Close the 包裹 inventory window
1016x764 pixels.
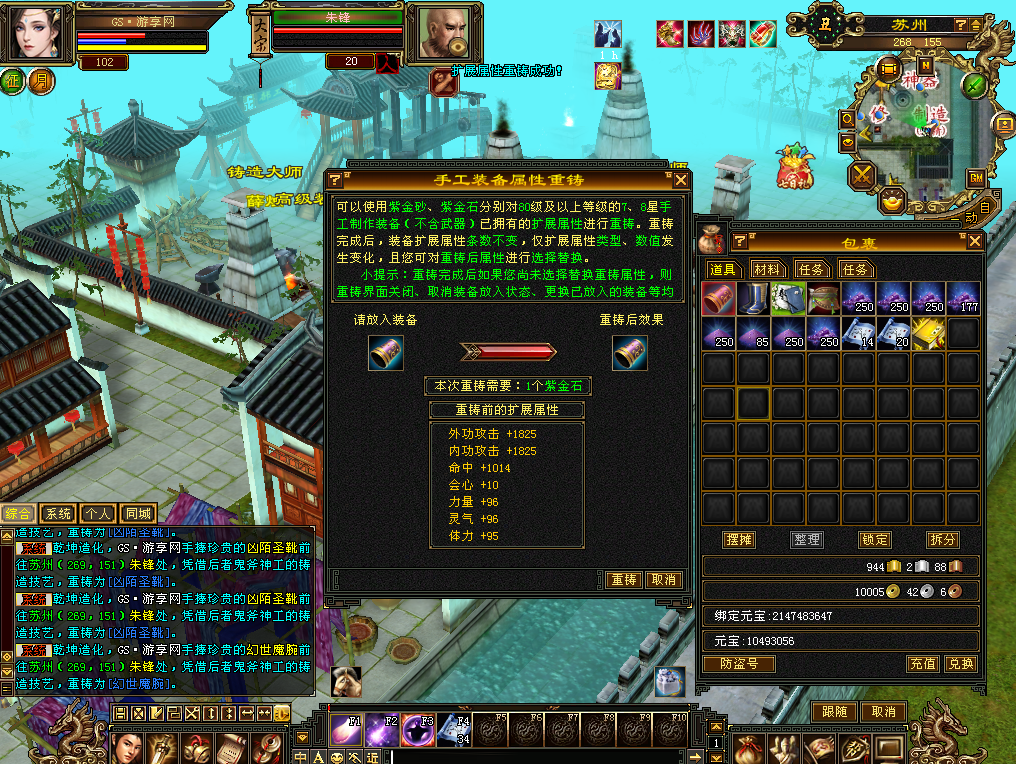(x=974, y=241)
